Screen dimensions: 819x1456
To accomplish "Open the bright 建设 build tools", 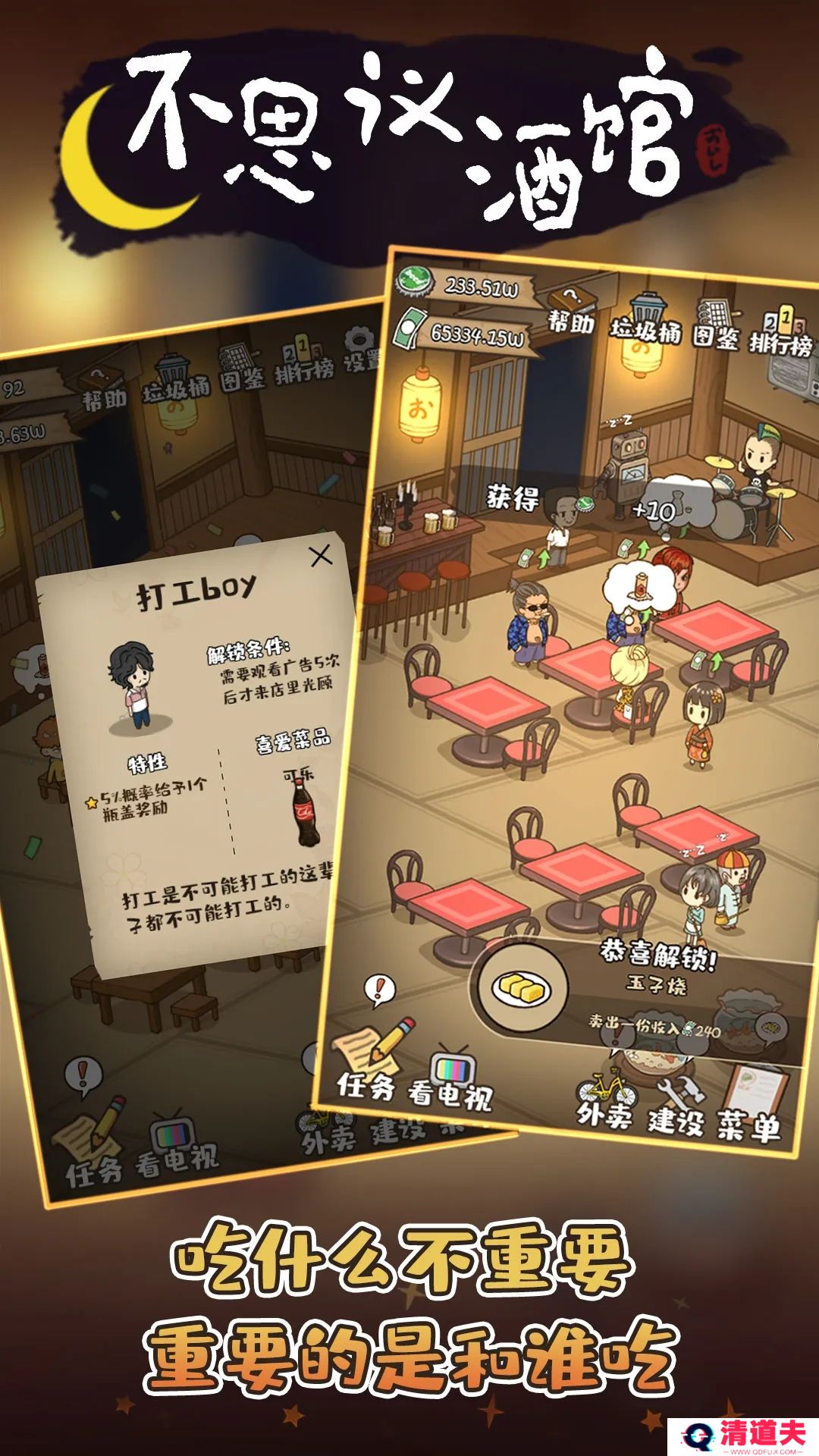I will tap(676, 1106).
